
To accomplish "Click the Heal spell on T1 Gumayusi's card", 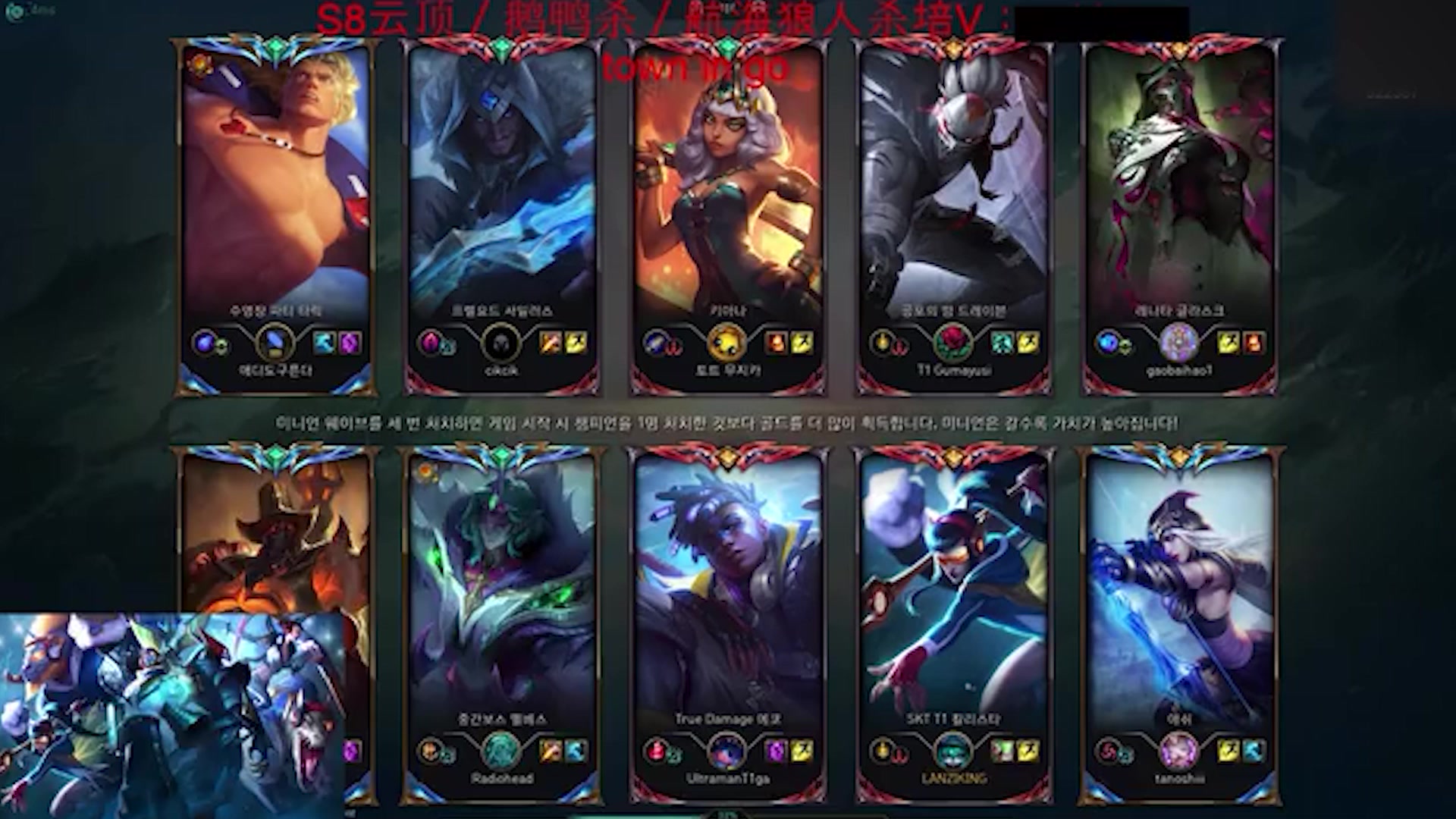I will 1003,344.
